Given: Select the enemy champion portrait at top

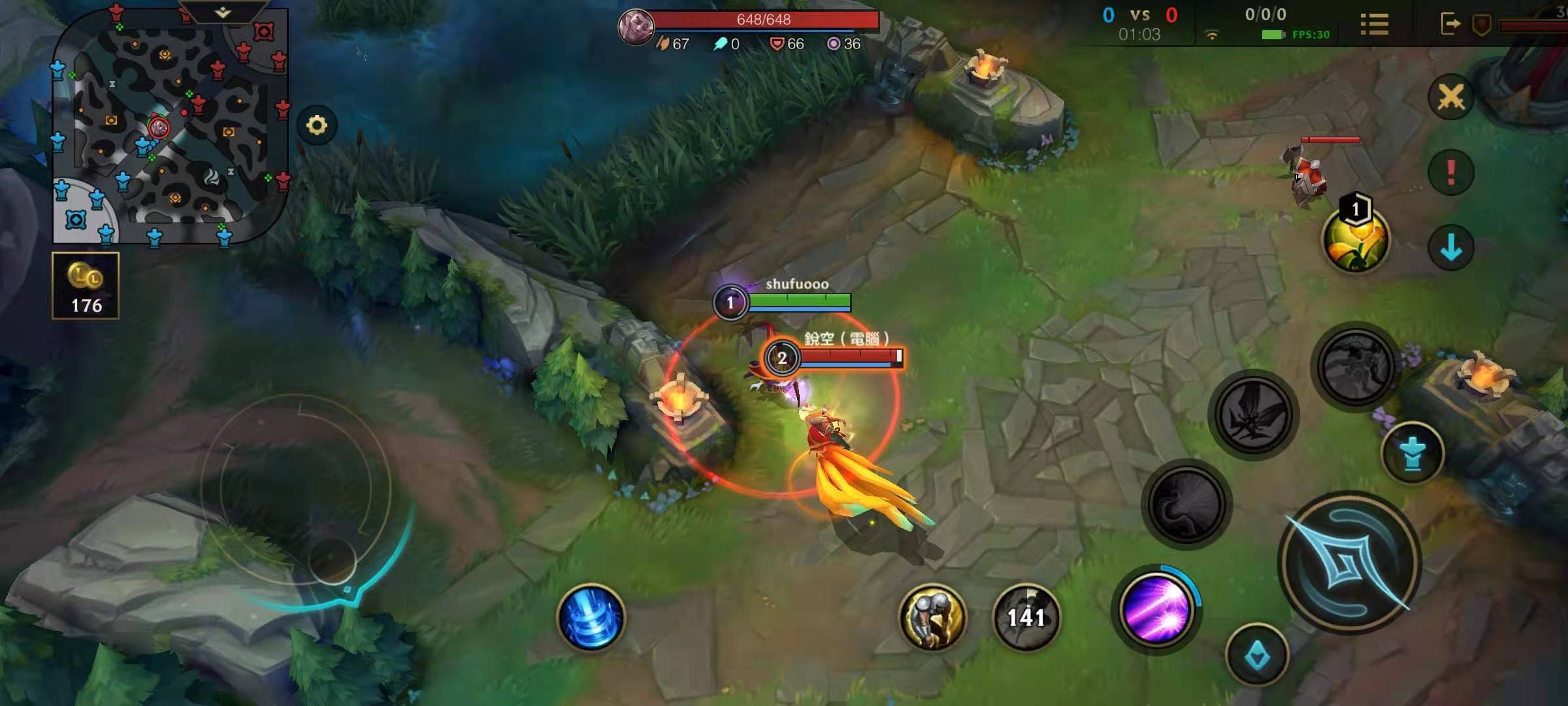Looking at the screenshot, I should (x=636, y=27).
